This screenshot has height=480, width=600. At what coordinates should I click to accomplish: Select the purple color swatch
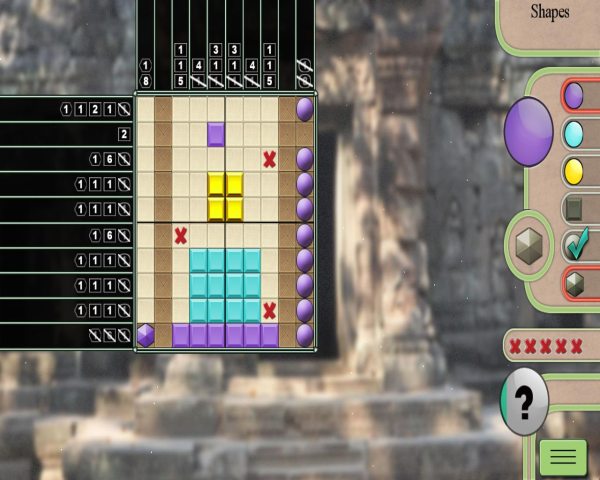point(574,96)
